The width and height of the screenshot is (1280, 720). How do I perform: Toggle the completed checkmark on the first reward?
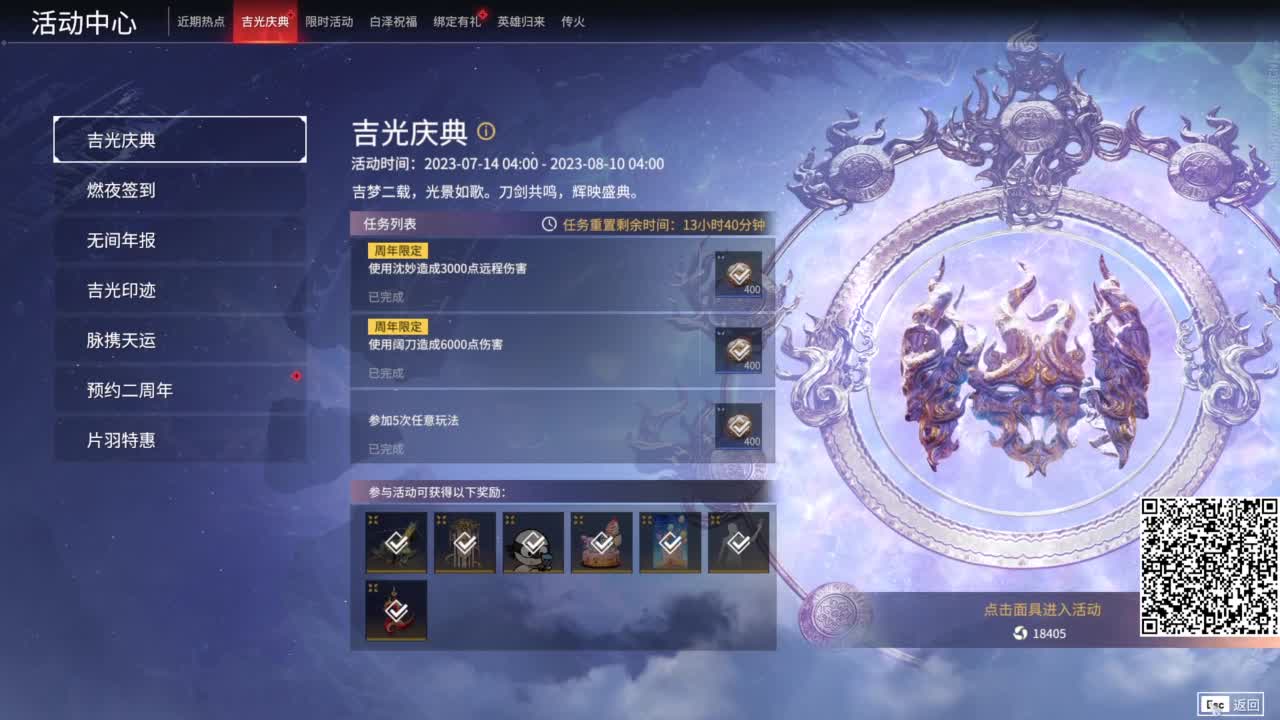pos(396,543)
